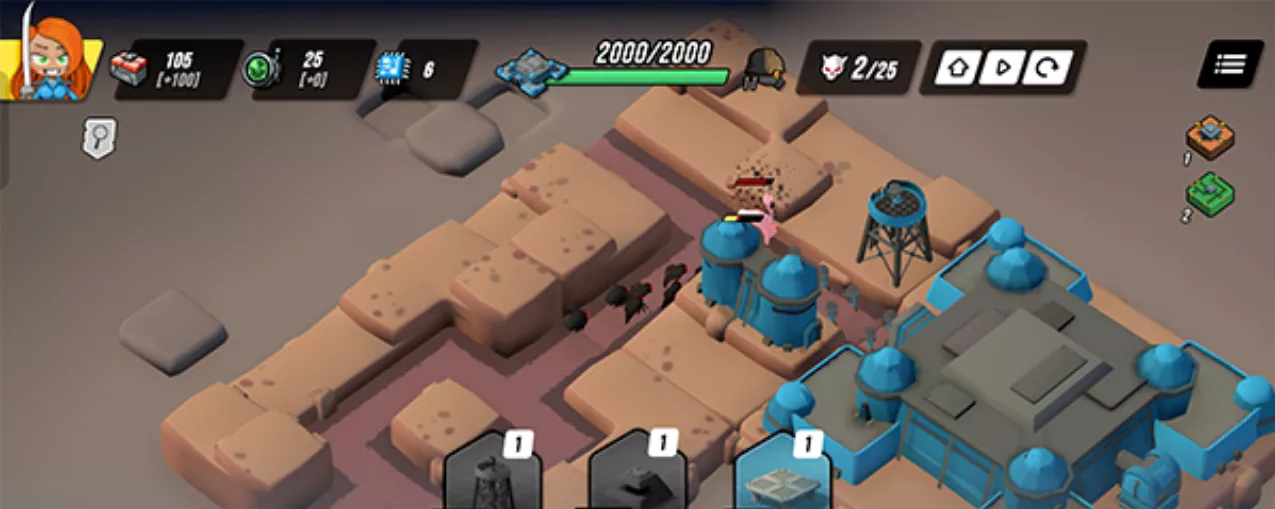The image size is (1275, 509).
Task: Click the house-shaped up arrow button
Action: pyautogui.click(x=956, y=68)
